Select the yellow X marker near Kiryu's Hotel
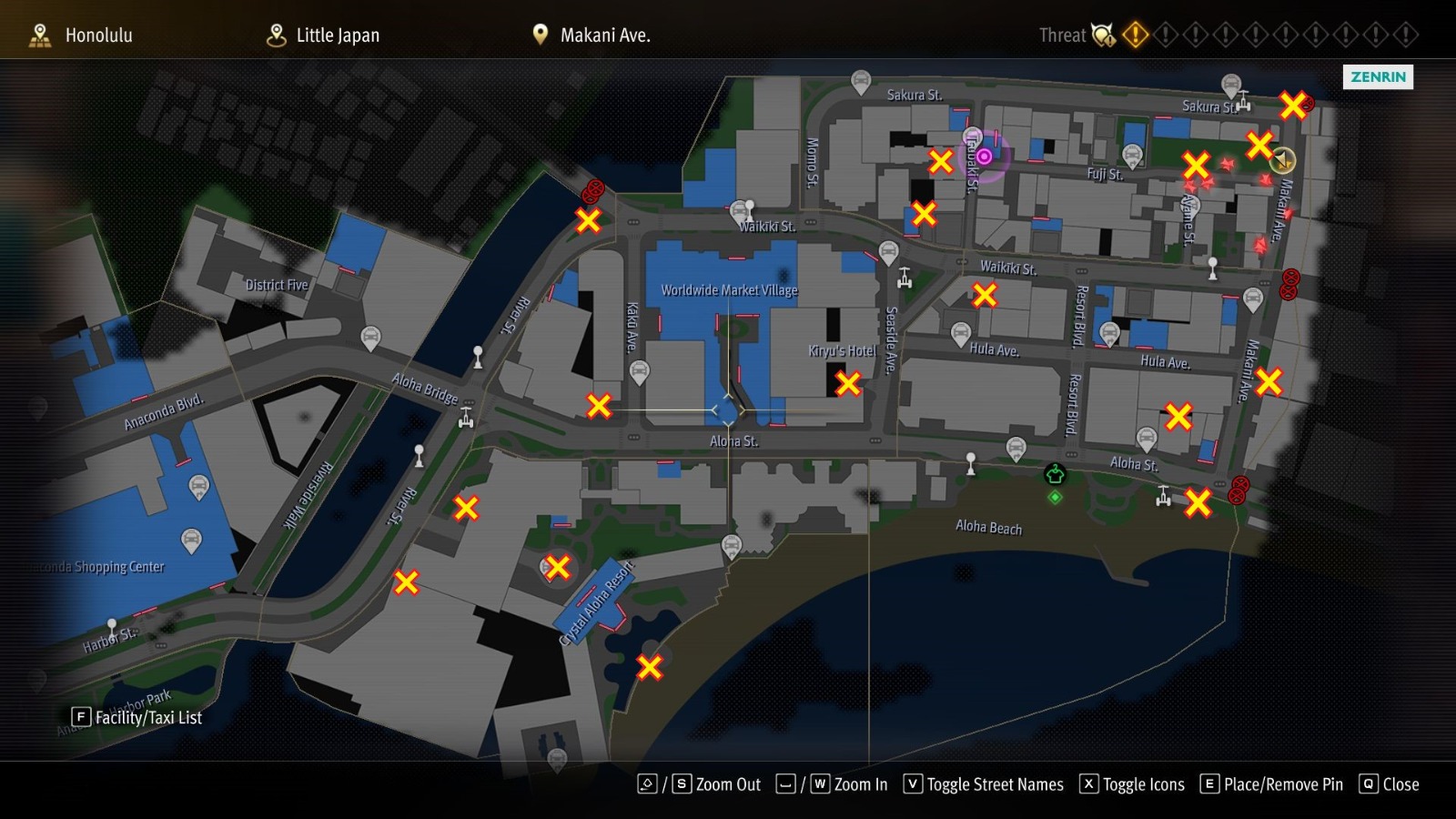The width and height of the screenshot is (1456, 819). (x=849, y=385)
